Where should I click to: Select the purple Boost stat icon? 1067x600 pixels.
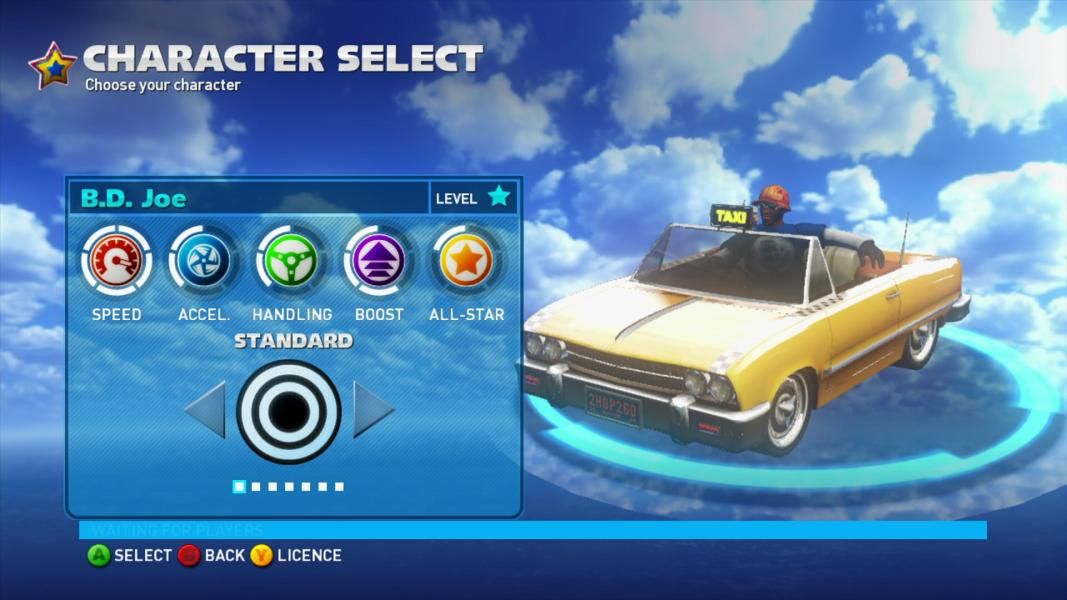pyautogui.click(x=379, y=261)
